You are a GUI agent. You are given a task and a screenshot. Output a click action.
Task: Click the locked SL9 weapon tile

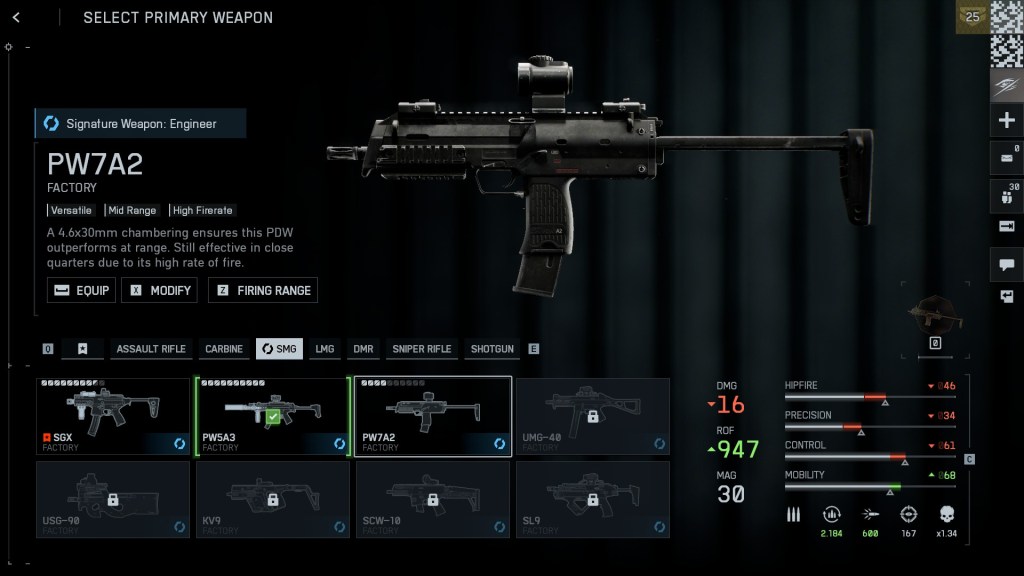tap(593, 499)
